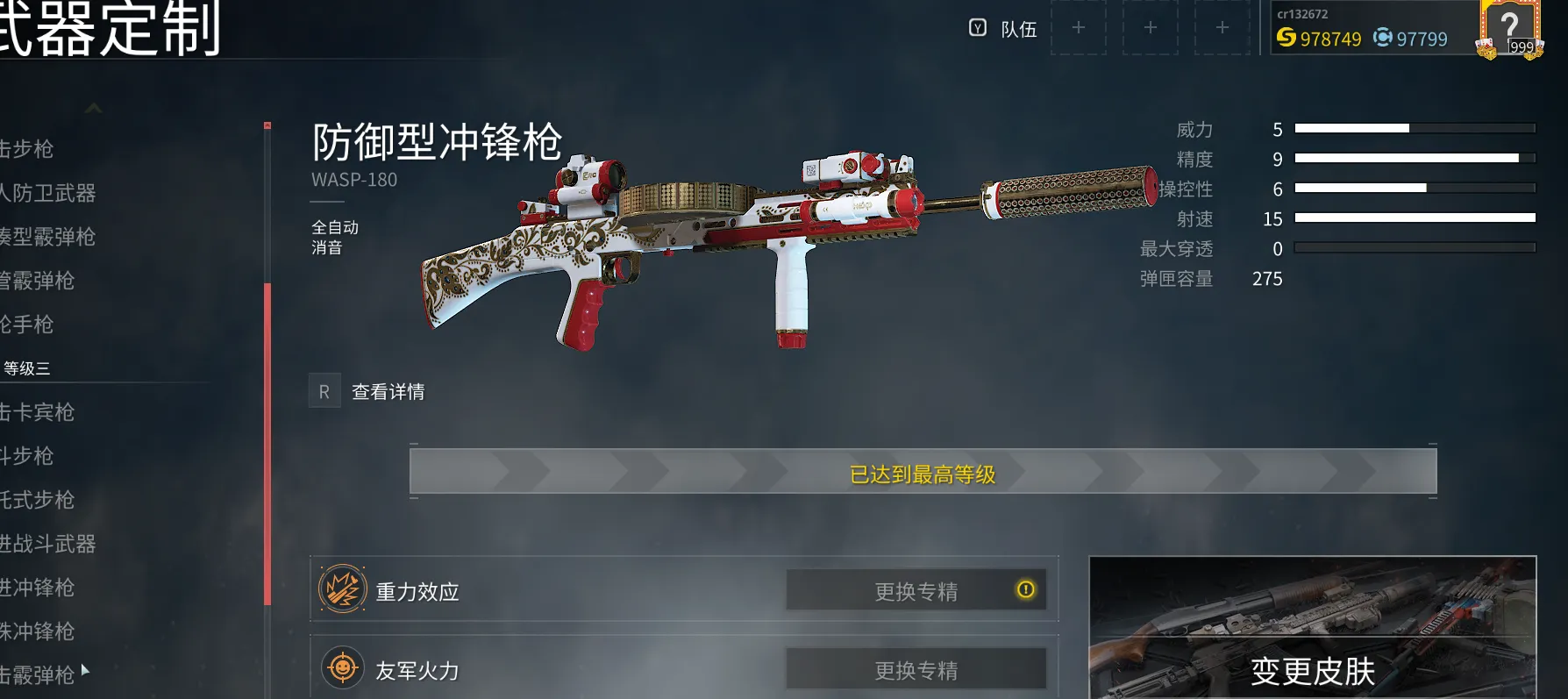Click 更换专精 in the 友军火力 row
Image resolution: width=1568 pixels, height=699 pixels.
coord(916,670)
